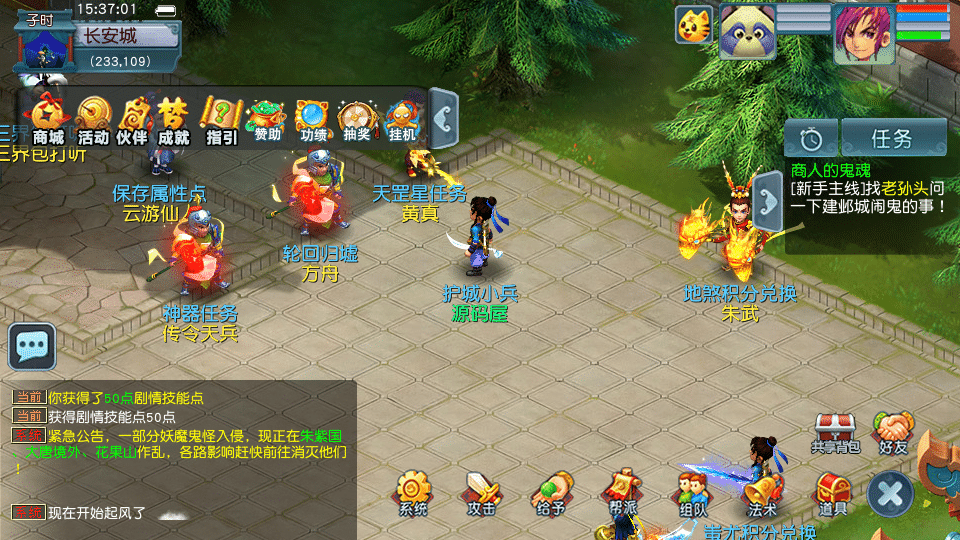
Task: Activate the 挂机 auto-play icon
Action: click(402, 119)
